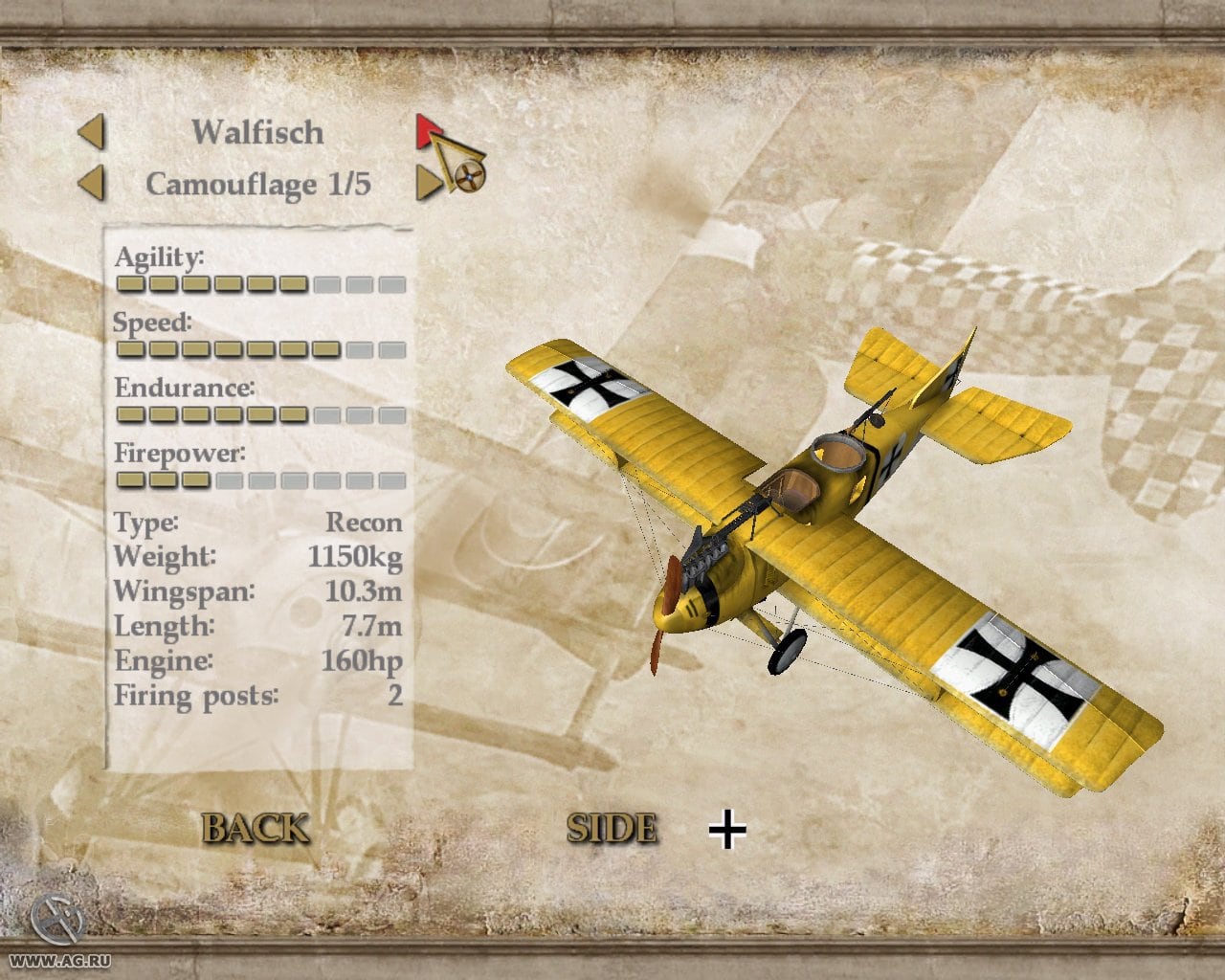Go back with the BACK button
This screenshot has width=1225, height=980.
pos(256,828)
